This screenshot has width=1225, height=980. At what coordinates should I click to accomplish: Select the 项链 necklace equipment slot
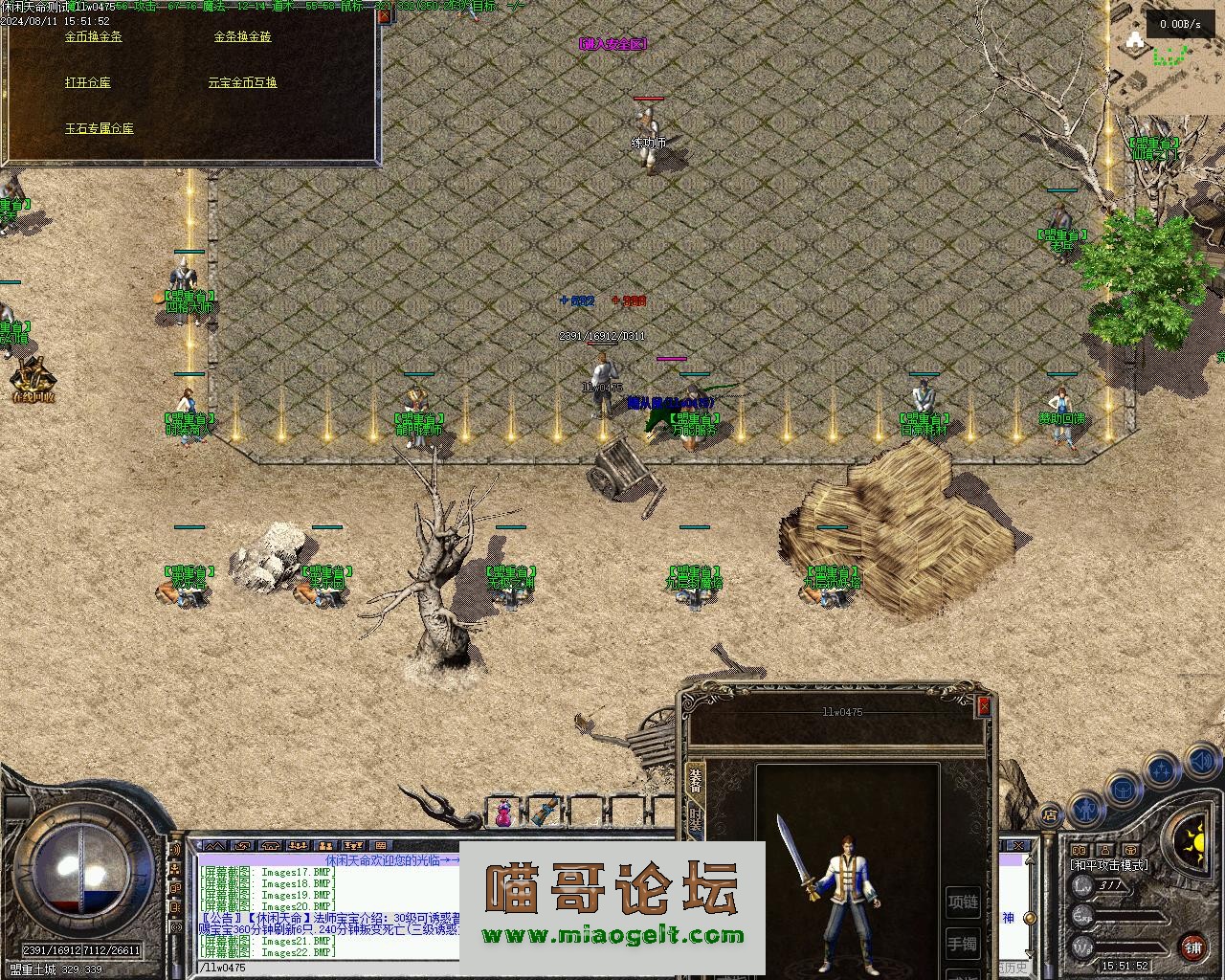click(963, 902)
